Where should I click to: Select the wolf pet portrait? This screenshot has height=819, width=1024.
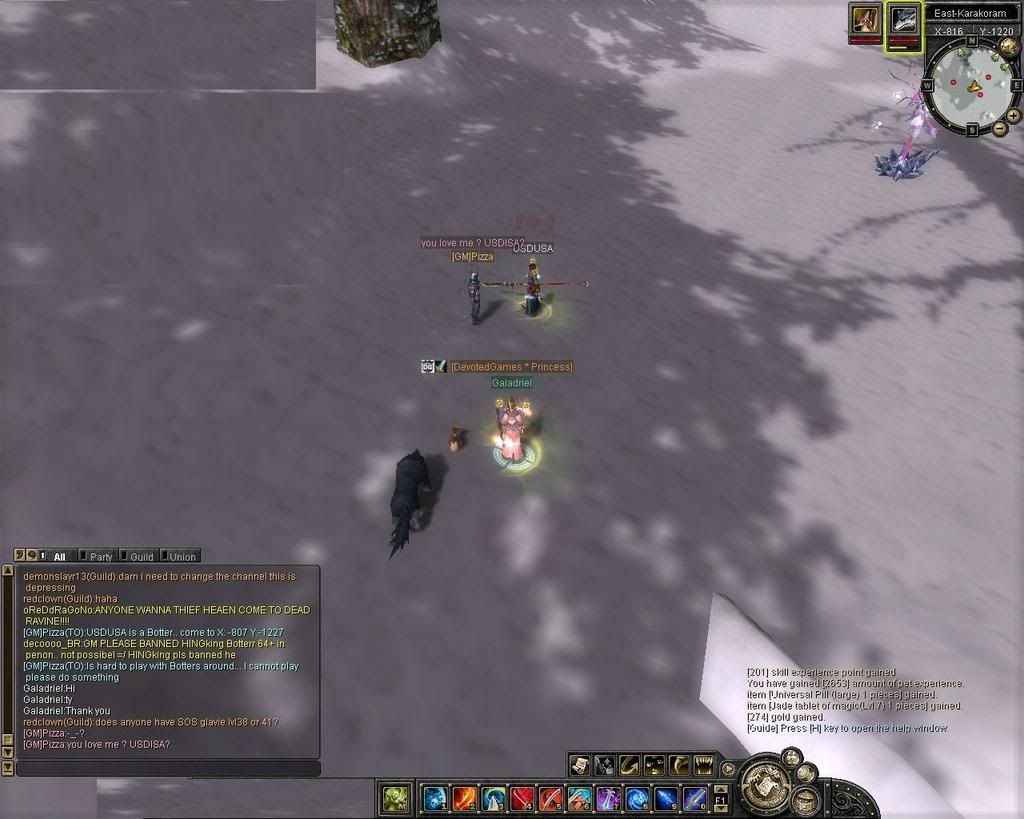click(904, 18)
